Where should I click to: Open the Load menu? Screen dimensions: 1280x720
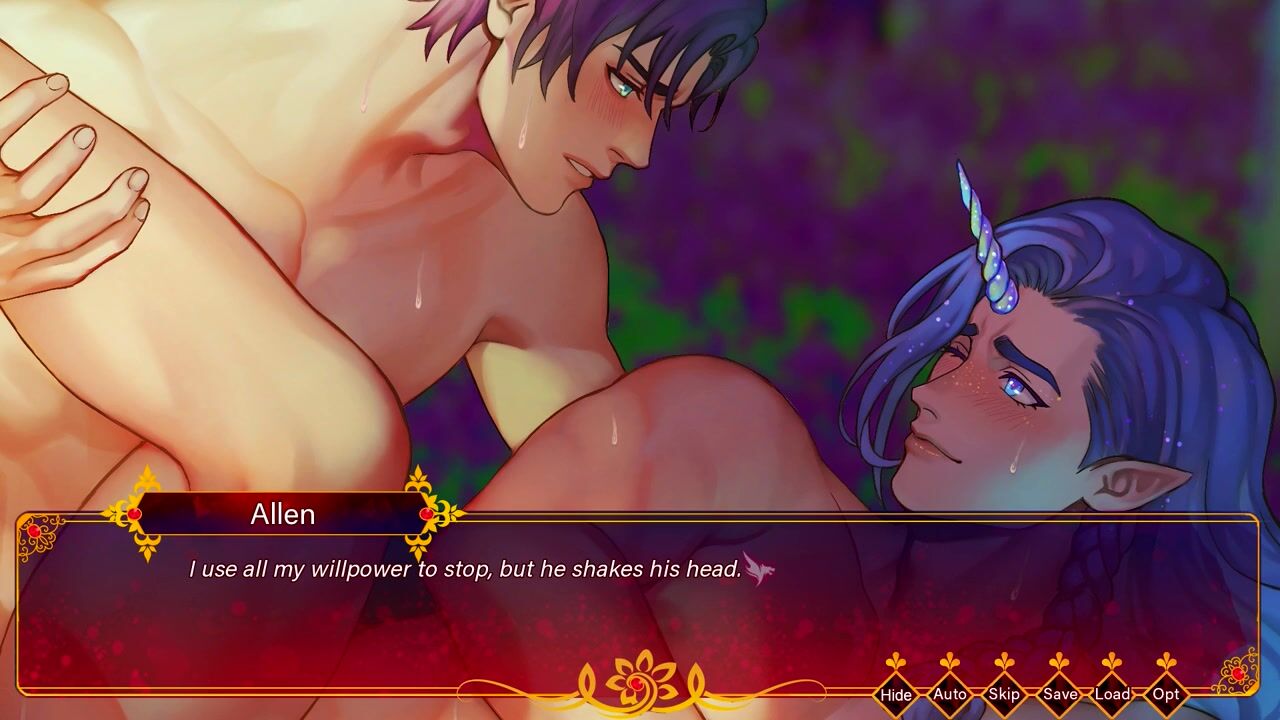click(x=1112, y=694)
